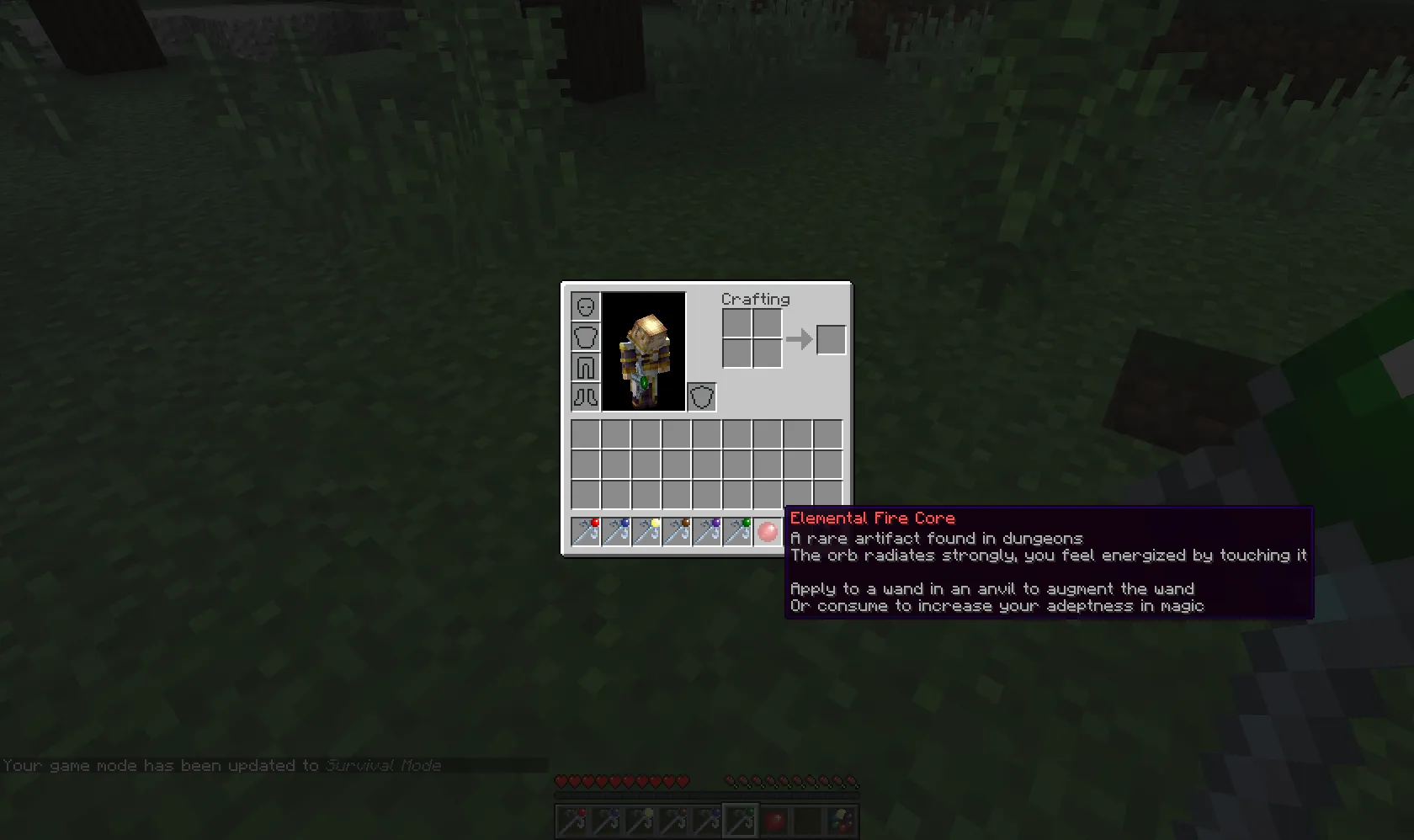Select the red-tipped wand in the hotbar
Image resolution: width=1414 pixels, height=840 pixels.
point(585,531)
